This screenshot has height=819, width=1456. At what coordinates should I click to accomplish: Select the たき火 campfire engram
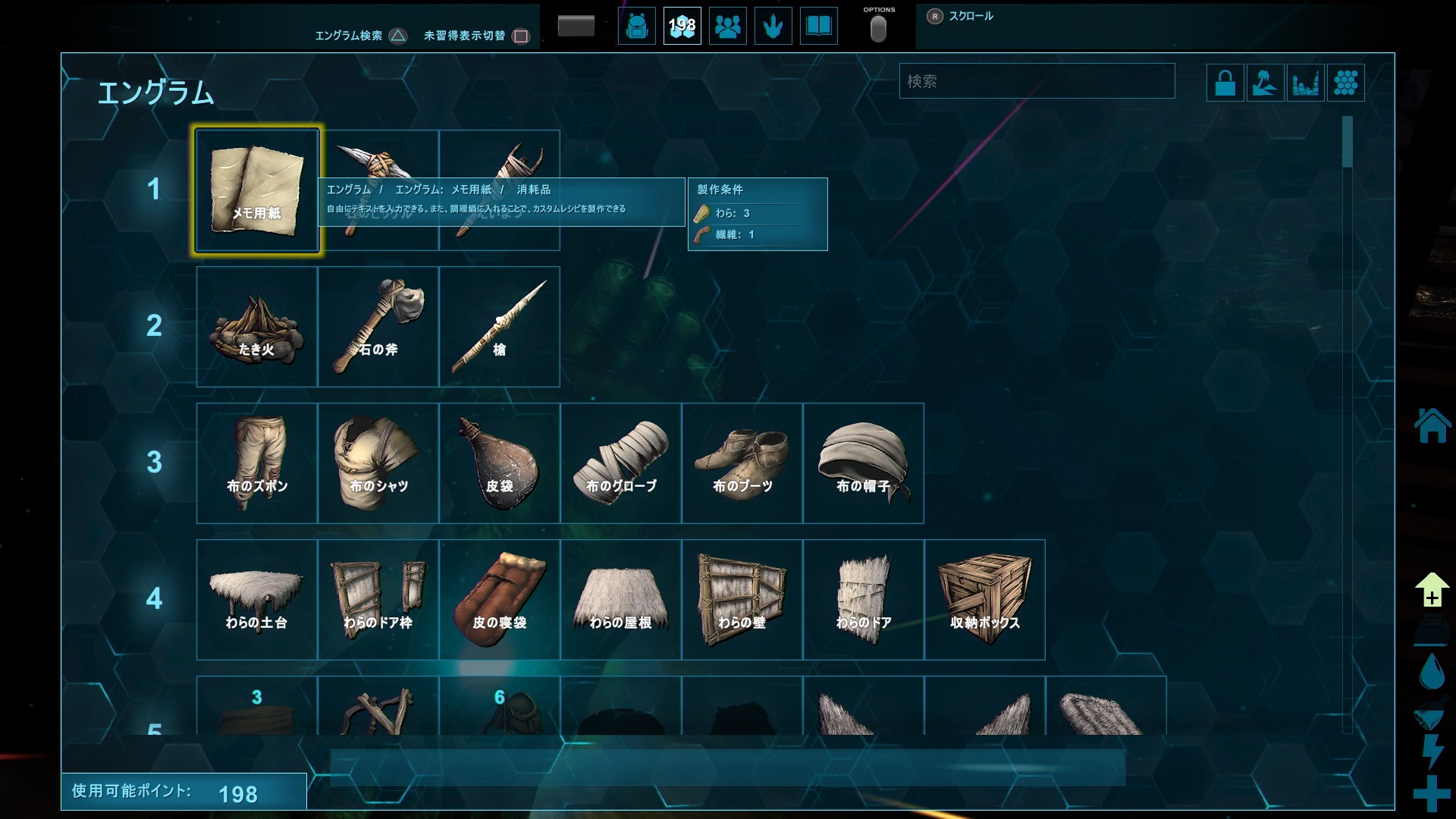[x=256, y=326]
